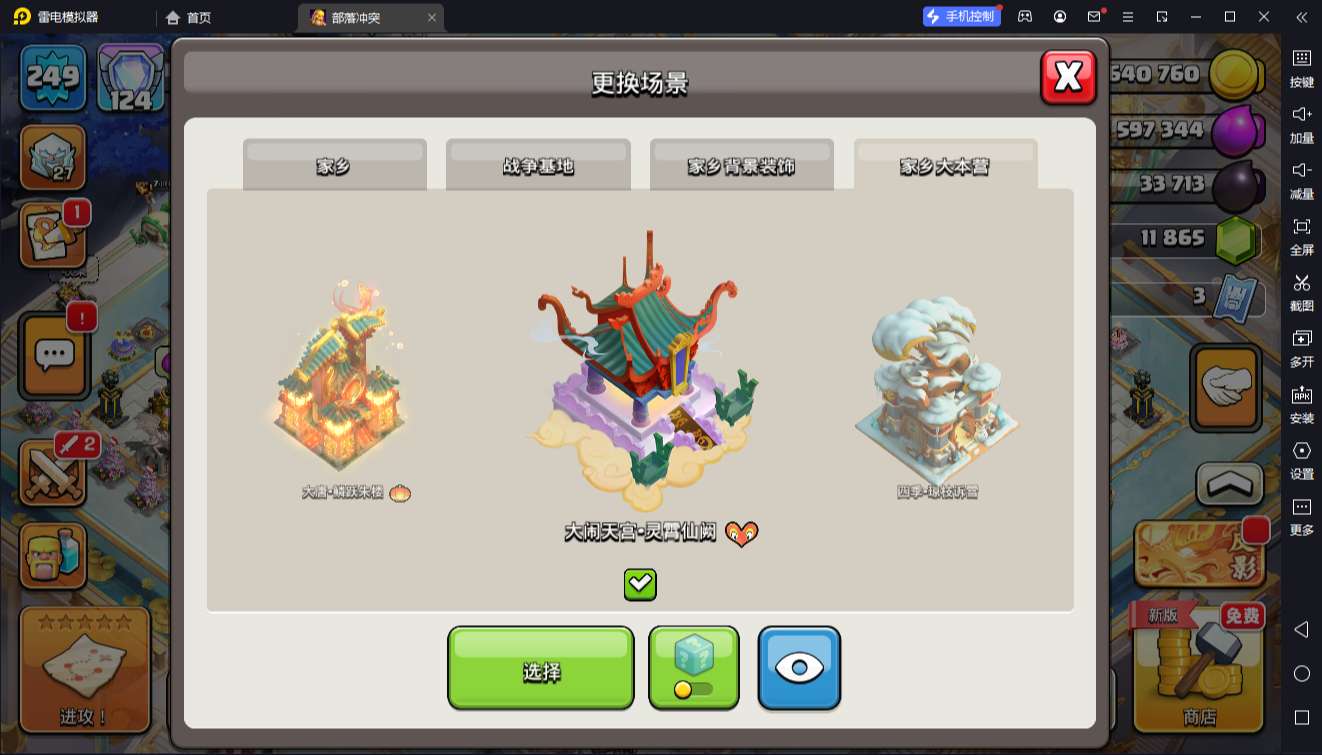This screenshot has height=755, width=1322.
Task: Switch to 家乡背景装饰 tab
Action: click(741, 166)
